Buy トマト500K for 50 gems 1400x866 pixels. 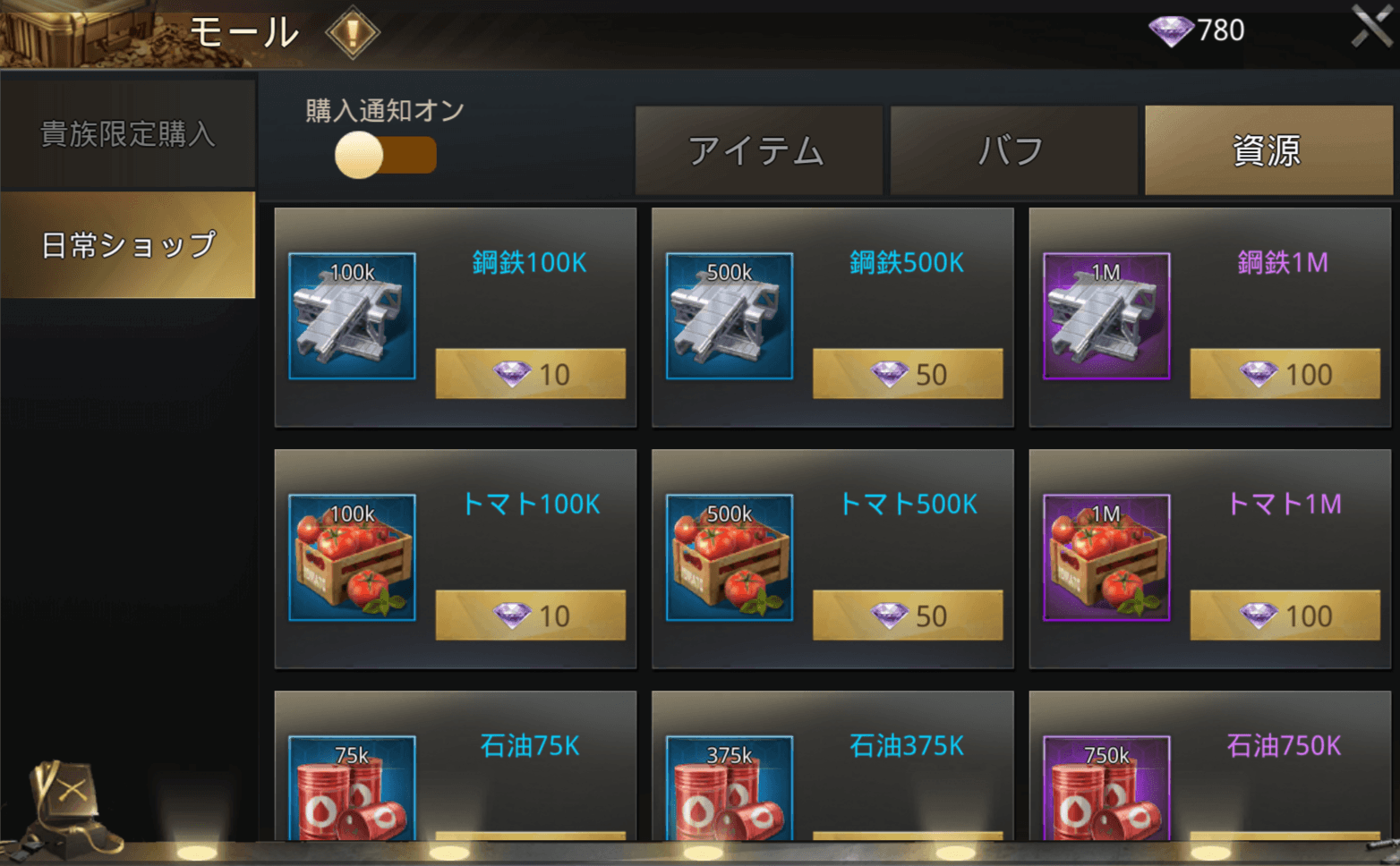point(907,616)
